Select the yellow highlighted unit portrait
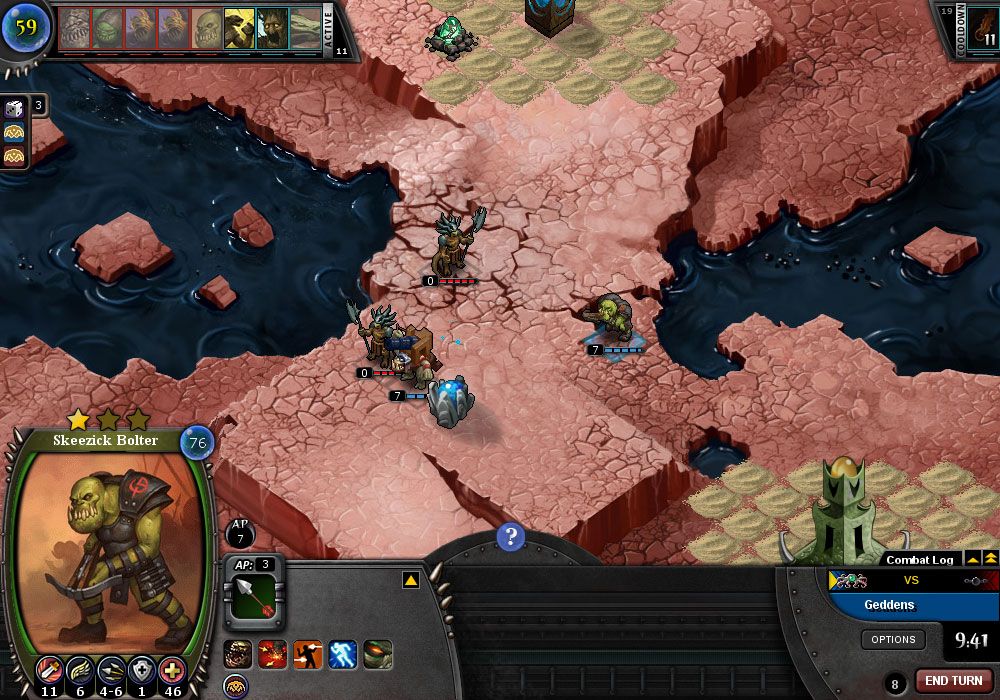The height and width of the screenshot is (700, 1000). click(239, 29)
